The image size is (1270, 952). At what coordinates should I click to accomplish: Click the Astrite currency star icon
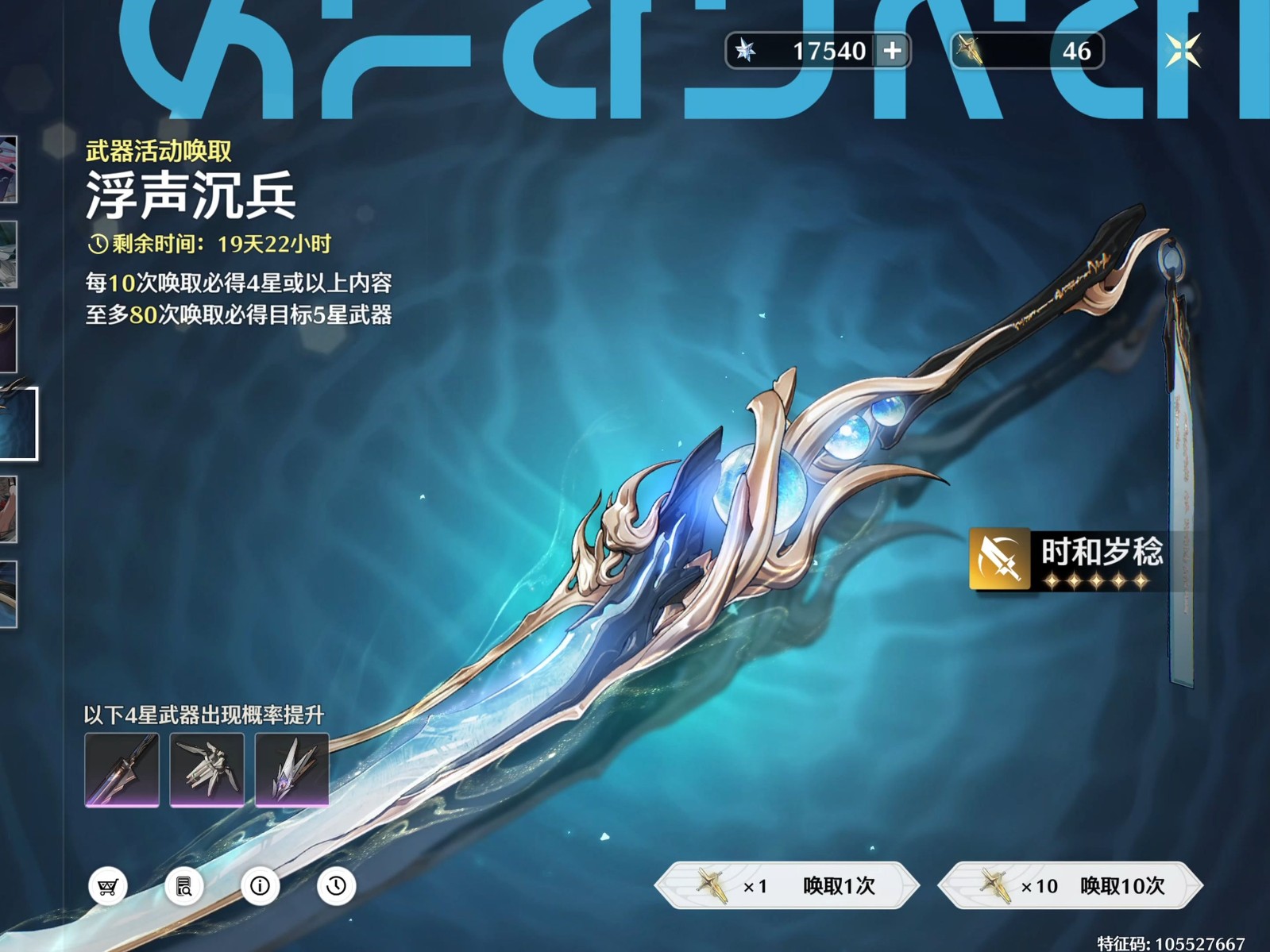[745, 50]
